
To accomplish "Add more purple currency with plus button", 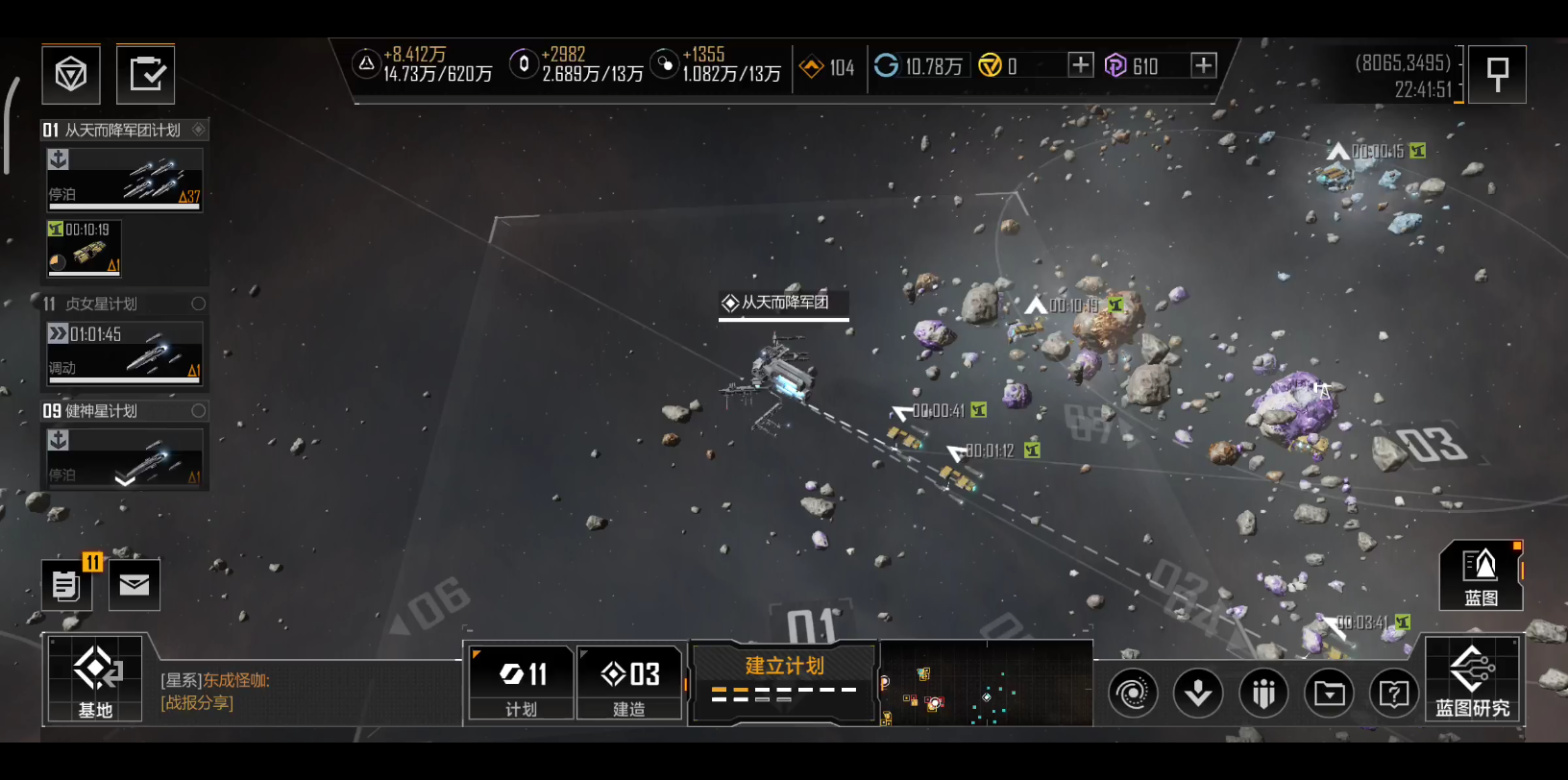I will tap(1203, 65).
